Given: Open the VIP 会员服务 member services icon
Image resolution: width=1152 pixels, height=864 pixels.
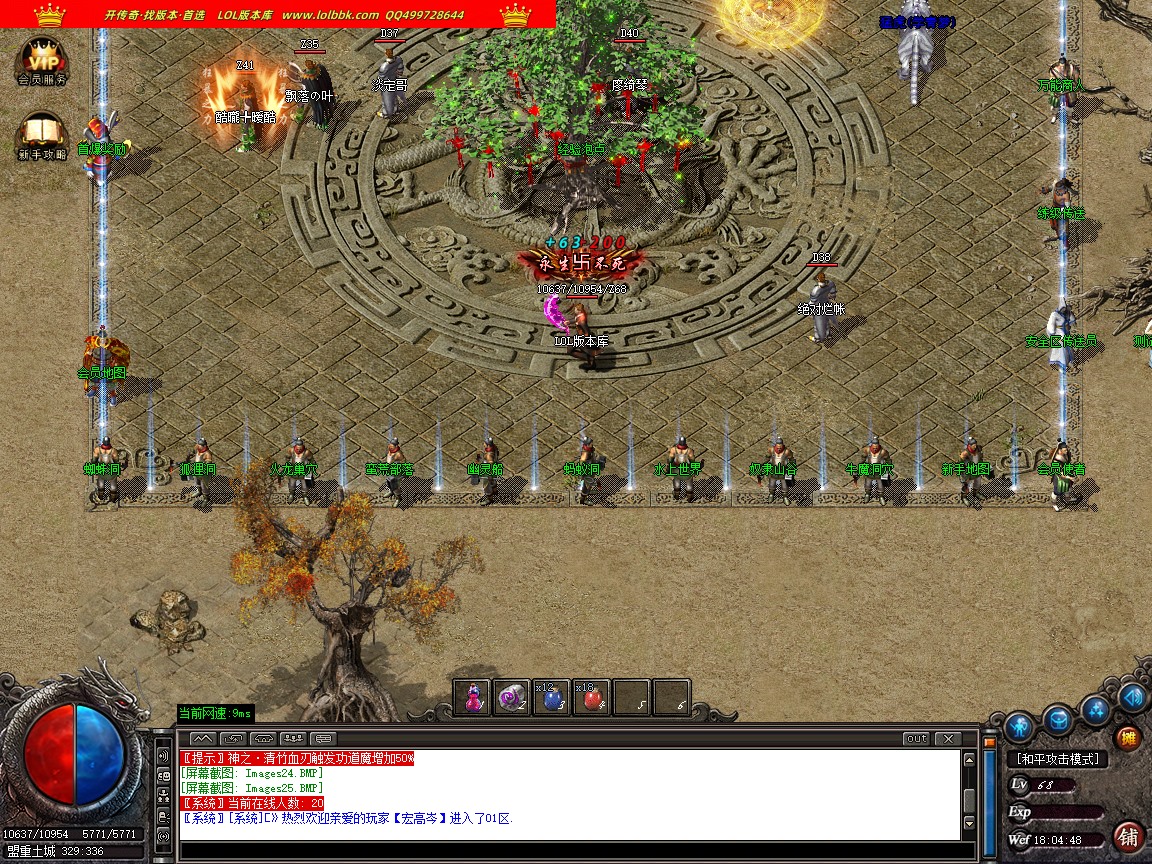Looking at the screenshot, I should tap(42, 61).
